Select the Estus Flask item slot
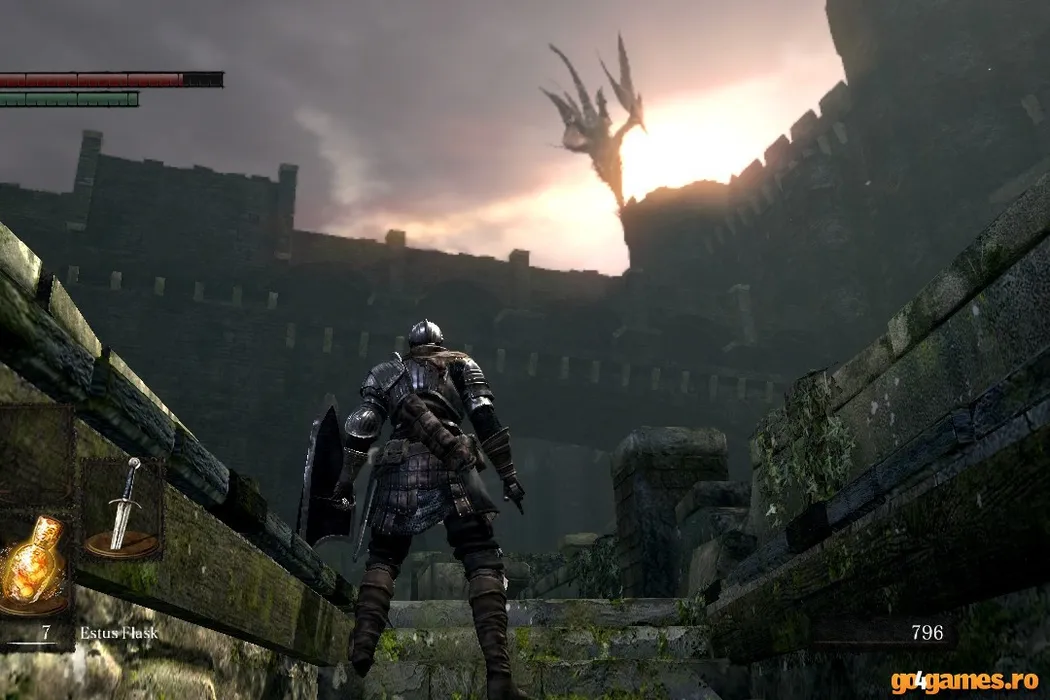Screen dimensions: 1050x700 tap(33, 565)
